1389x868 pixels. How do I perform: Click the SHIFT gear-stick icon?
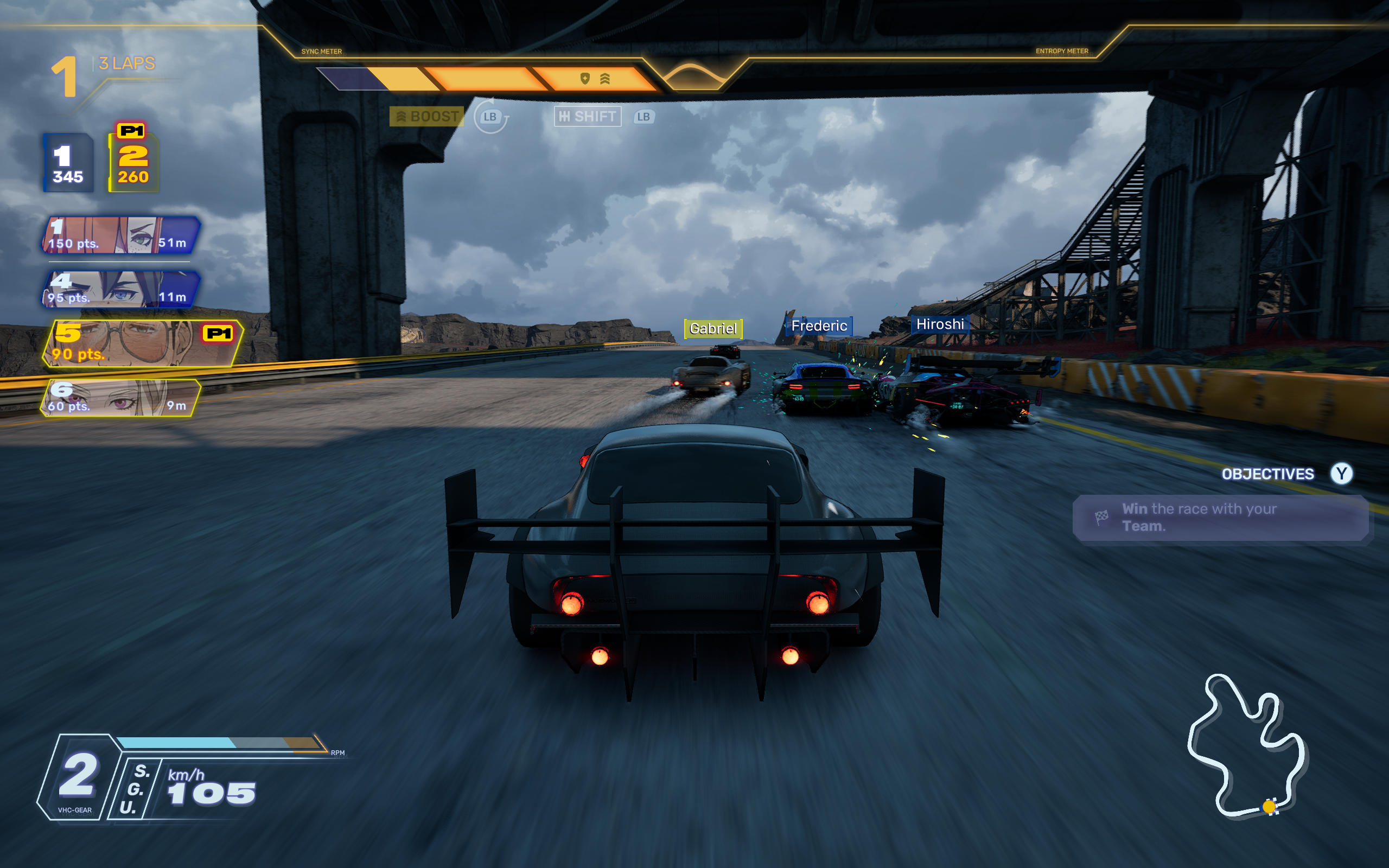point(566,116)
